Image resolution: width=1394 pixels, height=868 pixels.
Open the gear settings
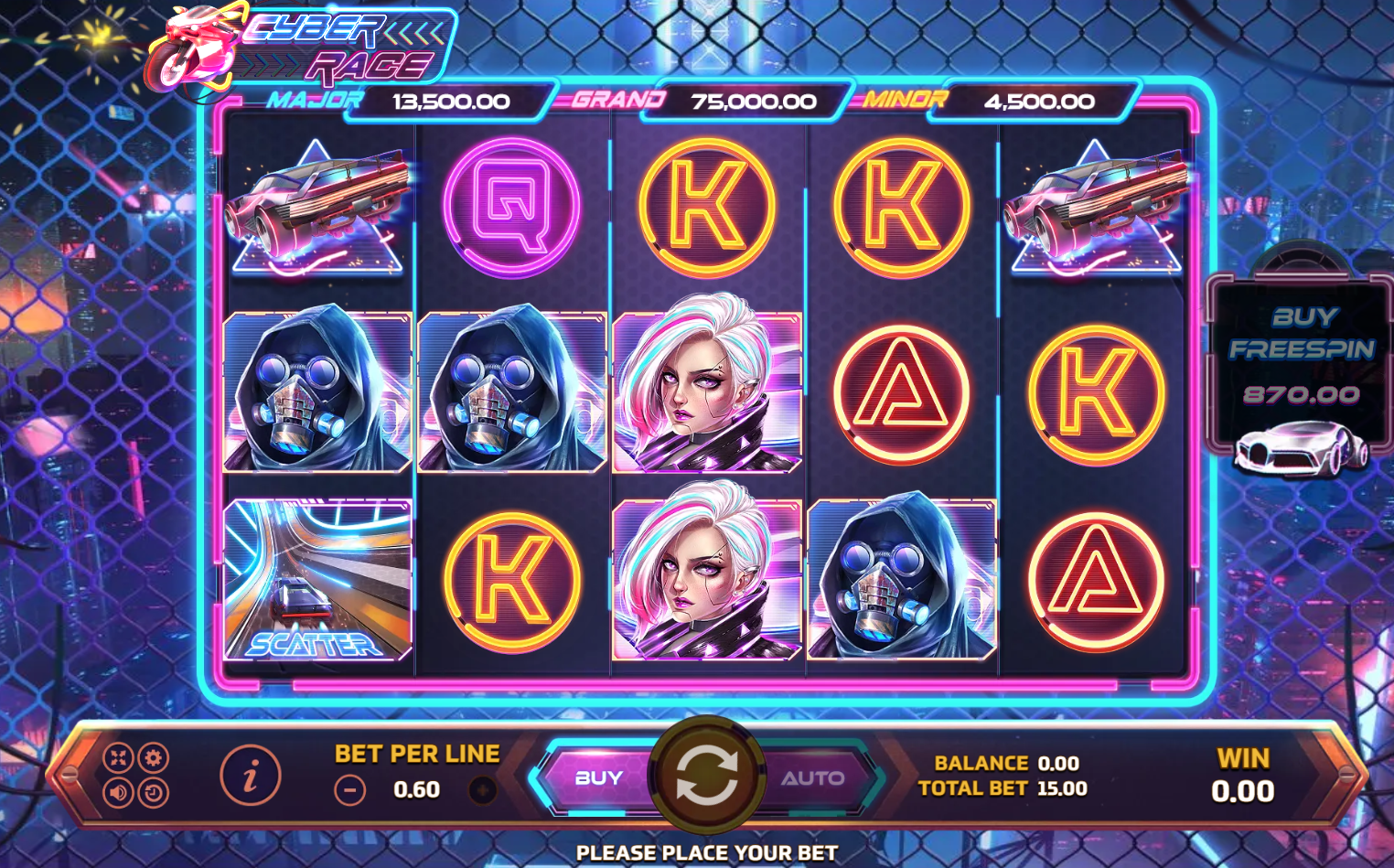[153, 757]
